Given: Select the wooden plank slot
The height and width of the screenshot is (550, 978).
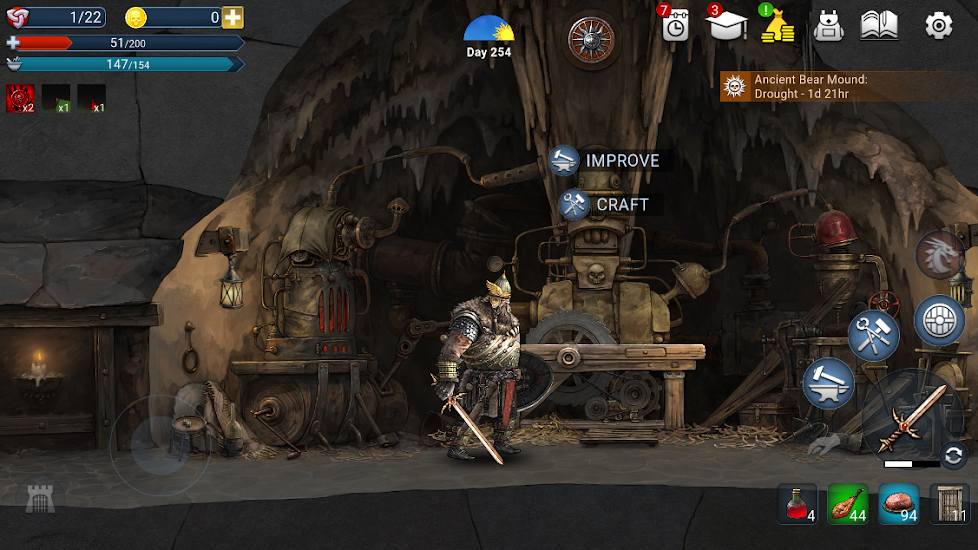Looking at the screenshot, I should pos(950,504).
